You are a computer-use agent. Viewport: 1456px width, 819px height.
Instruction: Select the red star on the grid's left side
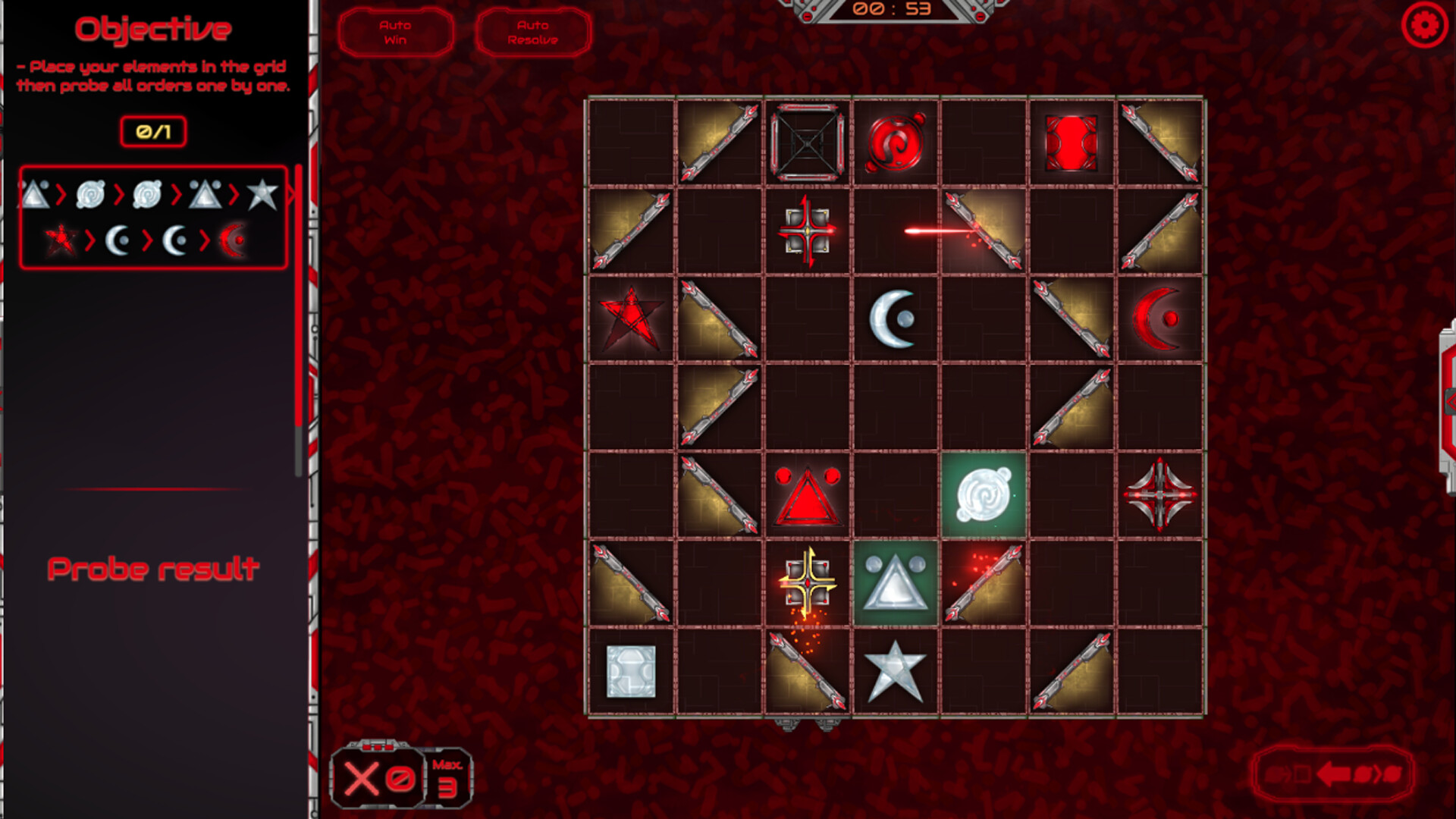tap(633, 318)
